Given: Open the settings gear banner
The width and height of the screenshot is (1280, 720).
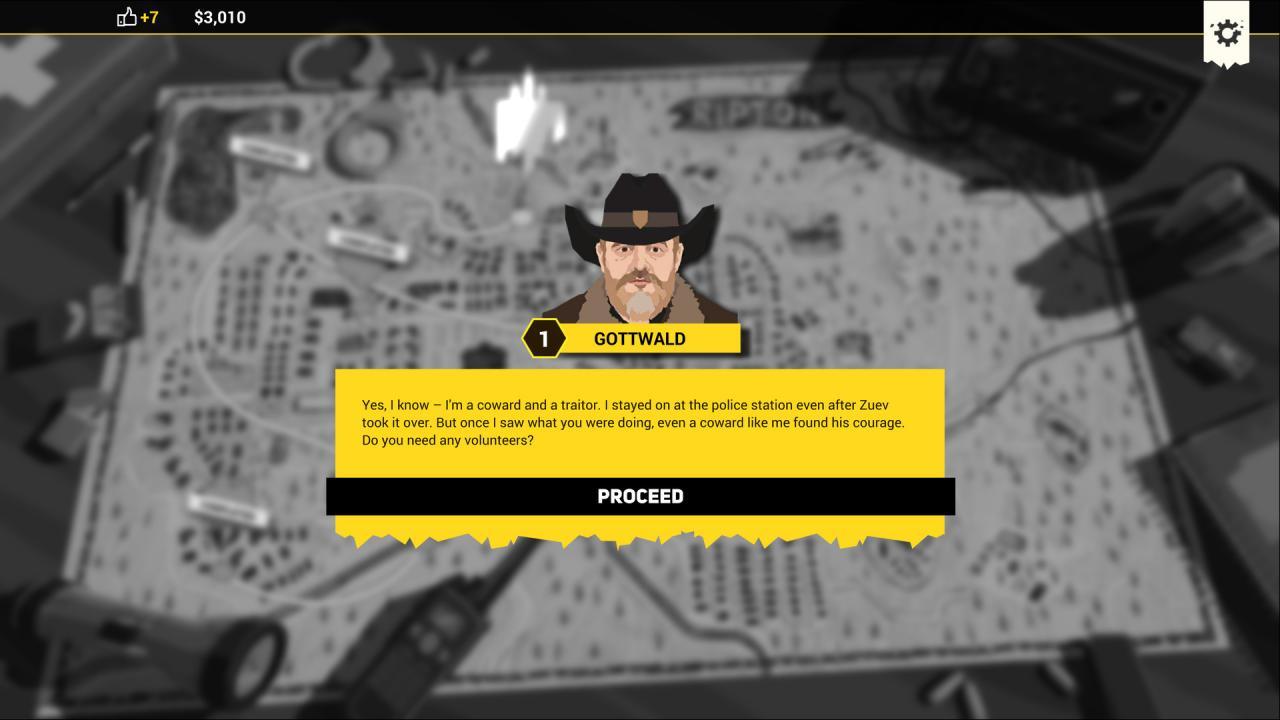Looking at the screenshot, I should click(x=1226, y=32).
